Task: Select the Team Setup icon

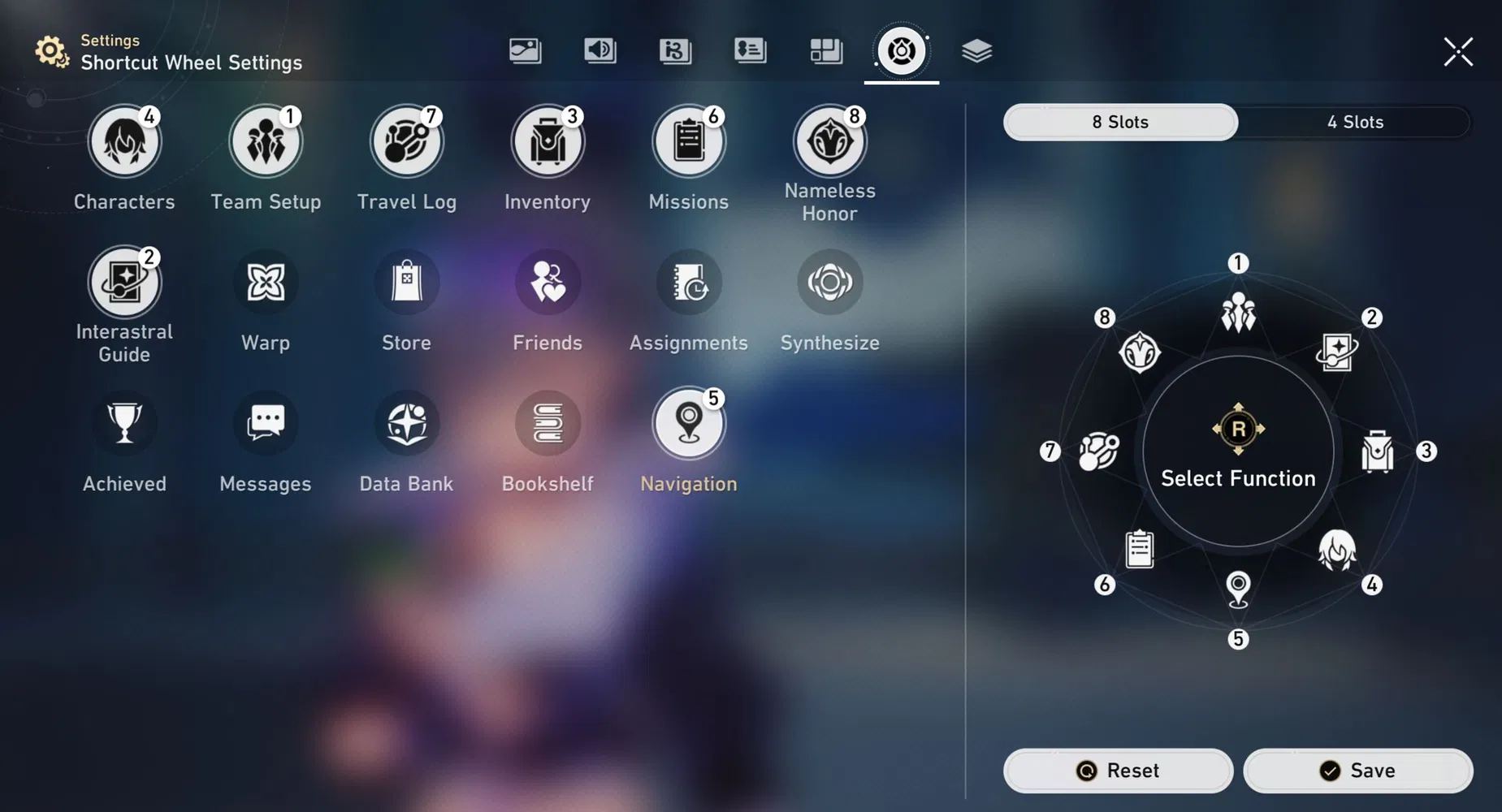Action: [266, 140]
